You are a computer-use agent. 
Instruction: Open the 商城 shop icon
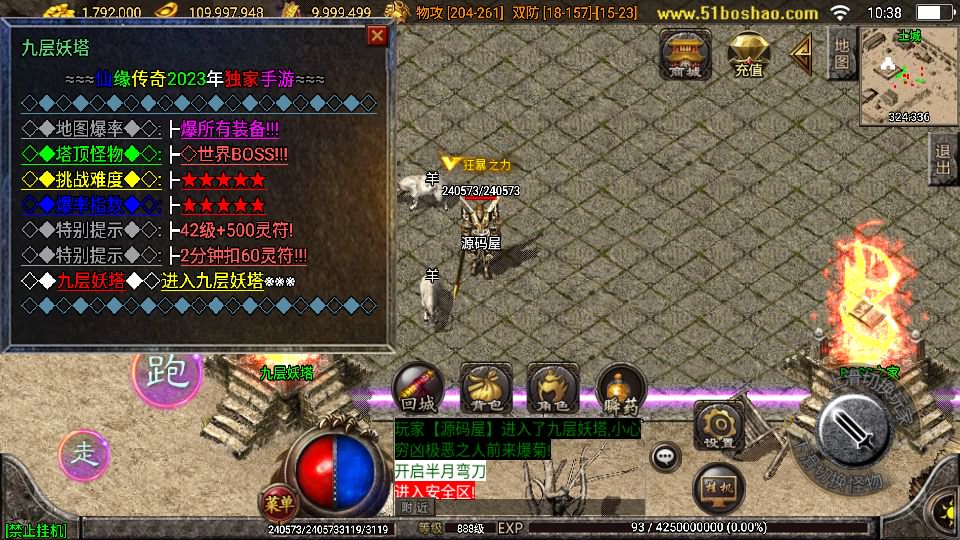685,54
